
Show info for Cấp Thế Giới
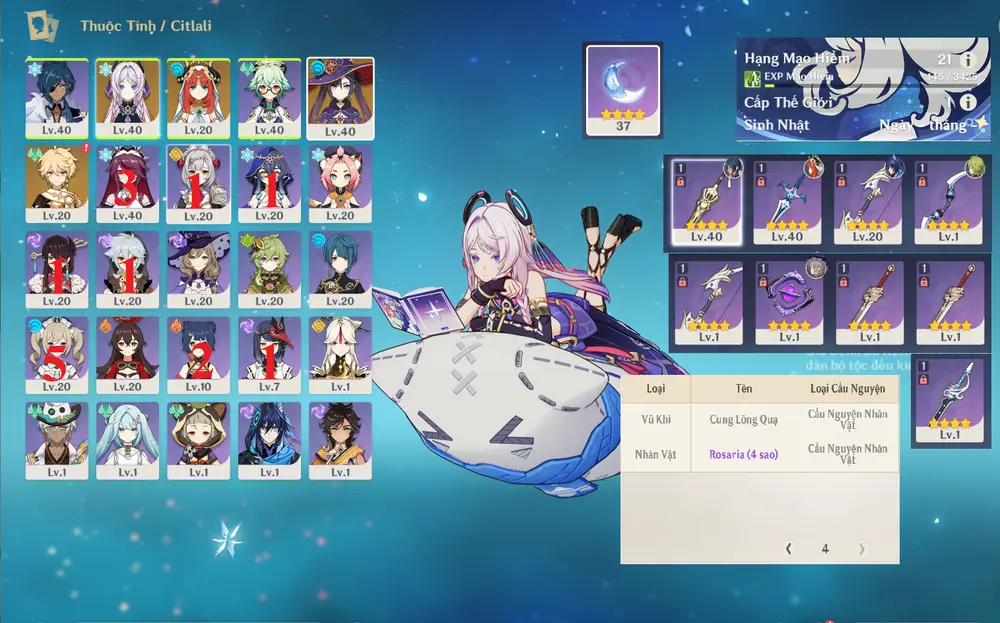(x=967, y=102)
